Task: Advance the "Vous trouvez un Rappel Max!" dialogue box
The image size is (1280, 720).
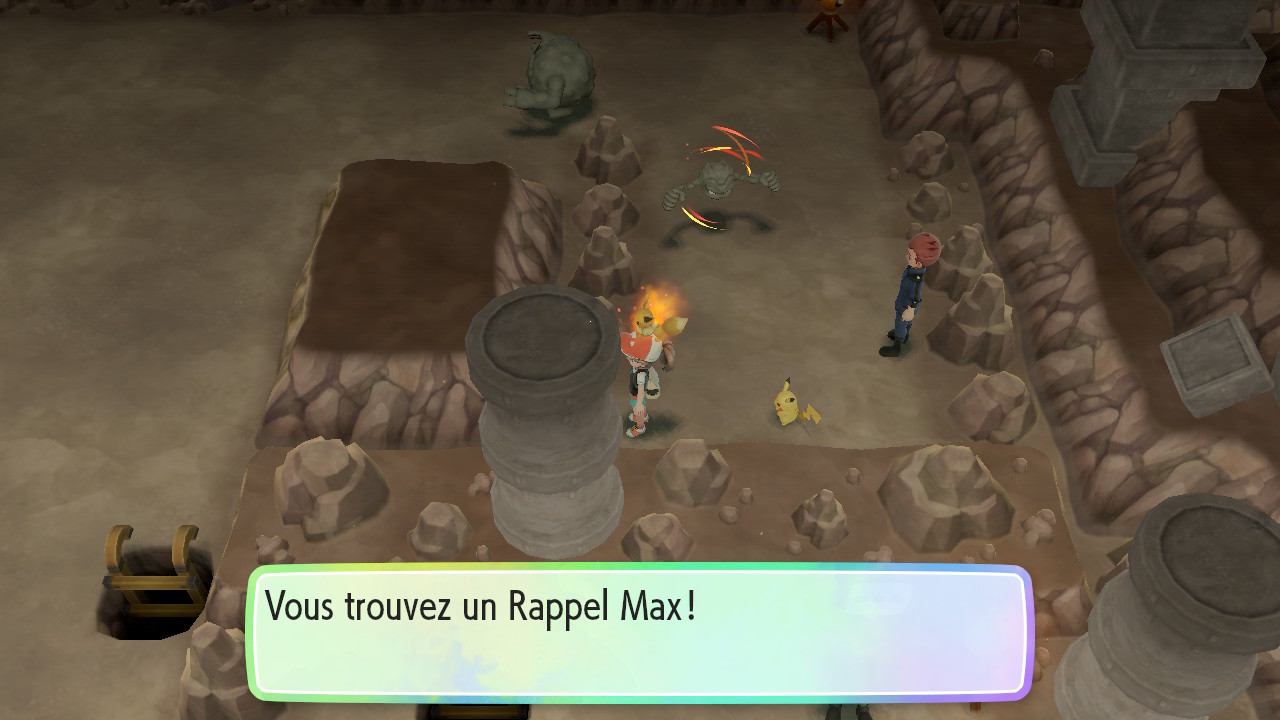Action: 639,632
